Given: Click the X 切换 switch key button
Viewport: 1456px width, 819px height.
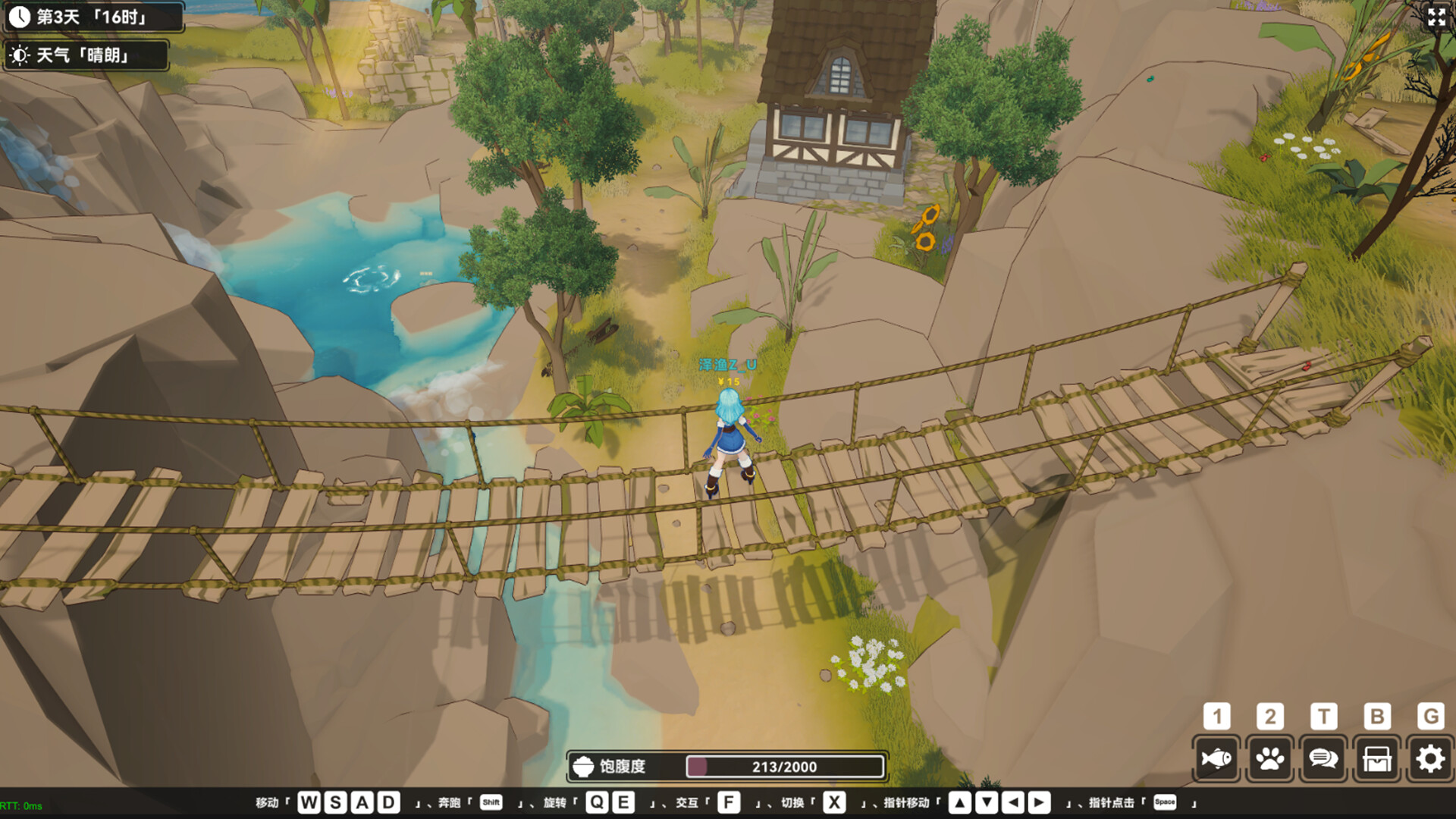Looking at the screenshot, I should (x=834, y=800).
